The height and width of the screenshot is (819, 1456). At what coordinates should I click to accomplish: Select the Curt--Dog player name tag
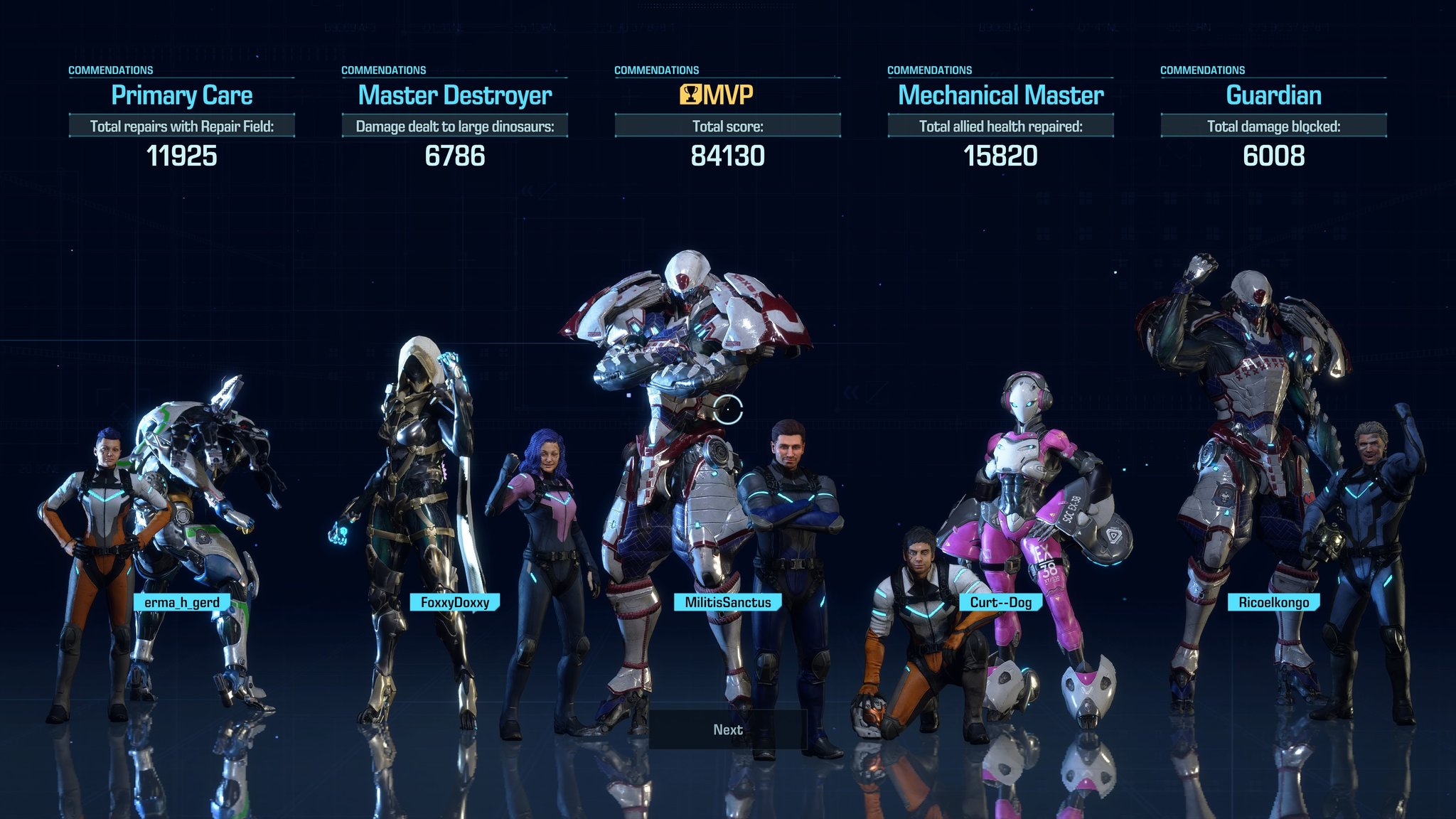[x=1000, y=602]
